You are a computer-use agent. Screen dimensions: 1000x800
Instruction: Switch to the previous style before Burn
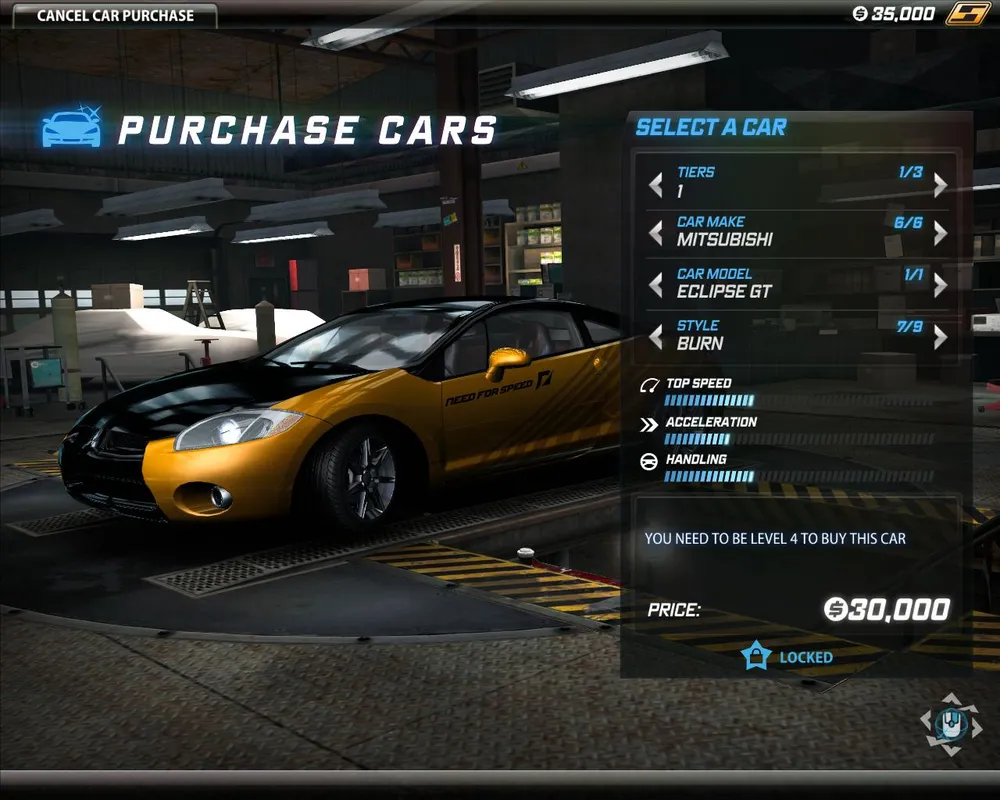656,337
